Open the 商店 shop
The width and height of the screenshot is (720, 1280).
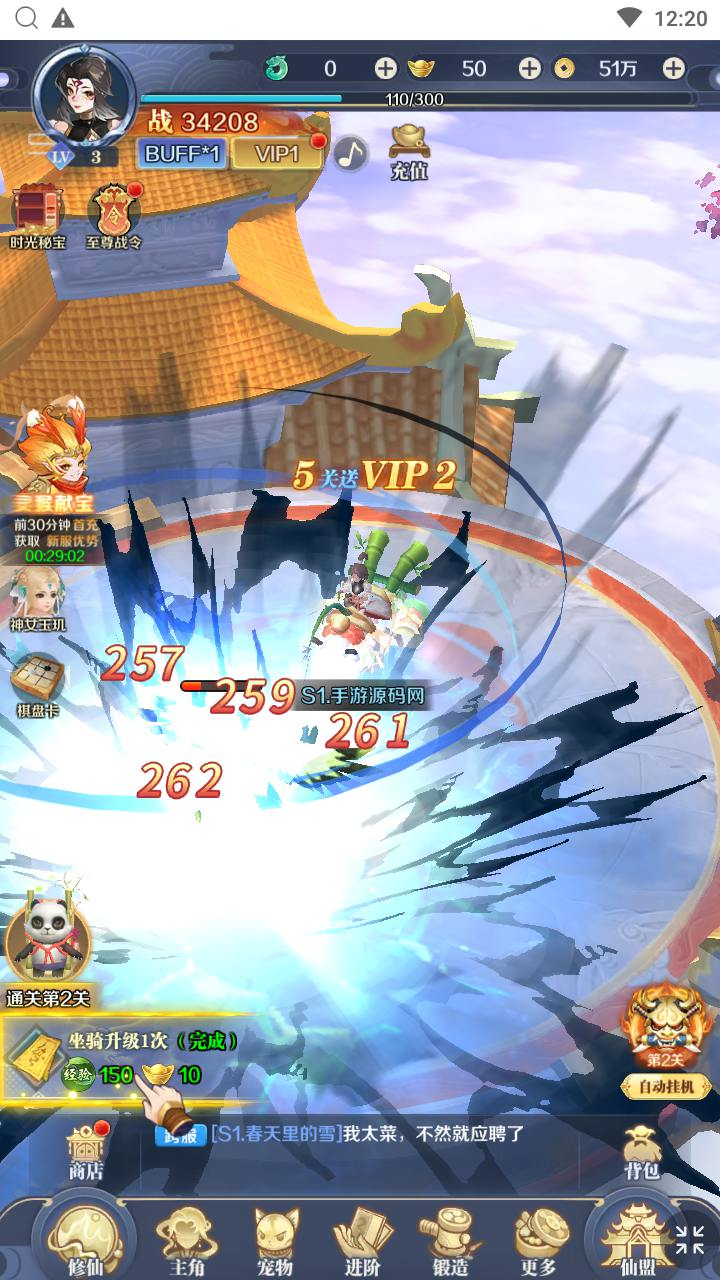[86, 1150]
